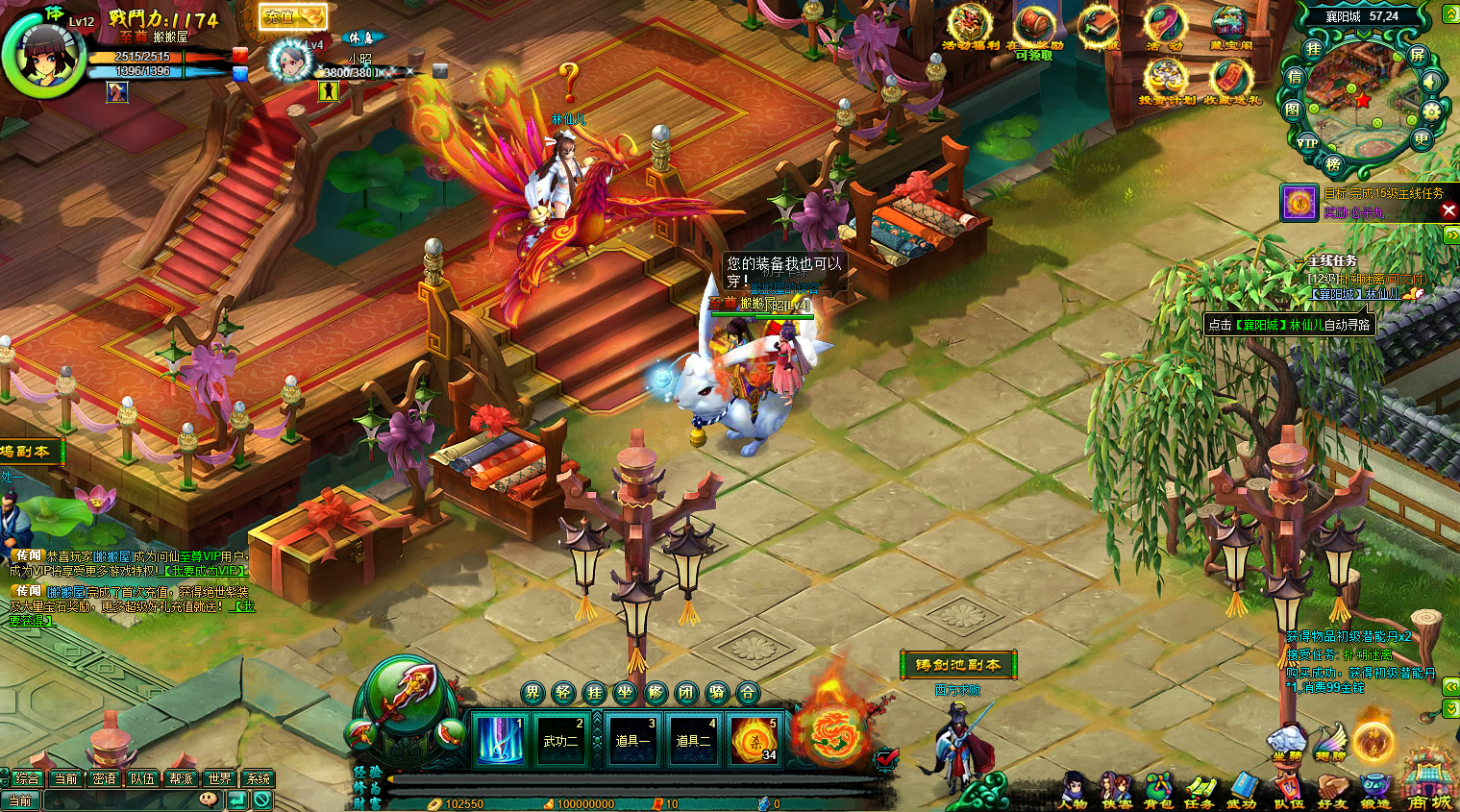1460x812 pixels.
Task: Select the 系统 system chat tab
Action: coord(258,778)
